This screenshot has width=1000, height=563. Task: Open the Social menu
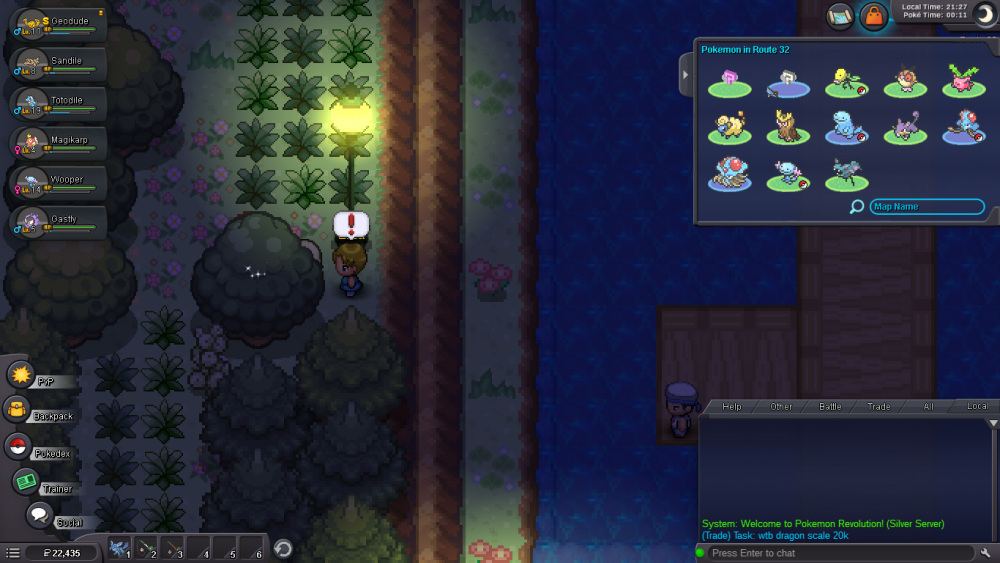tap(40, 516)
